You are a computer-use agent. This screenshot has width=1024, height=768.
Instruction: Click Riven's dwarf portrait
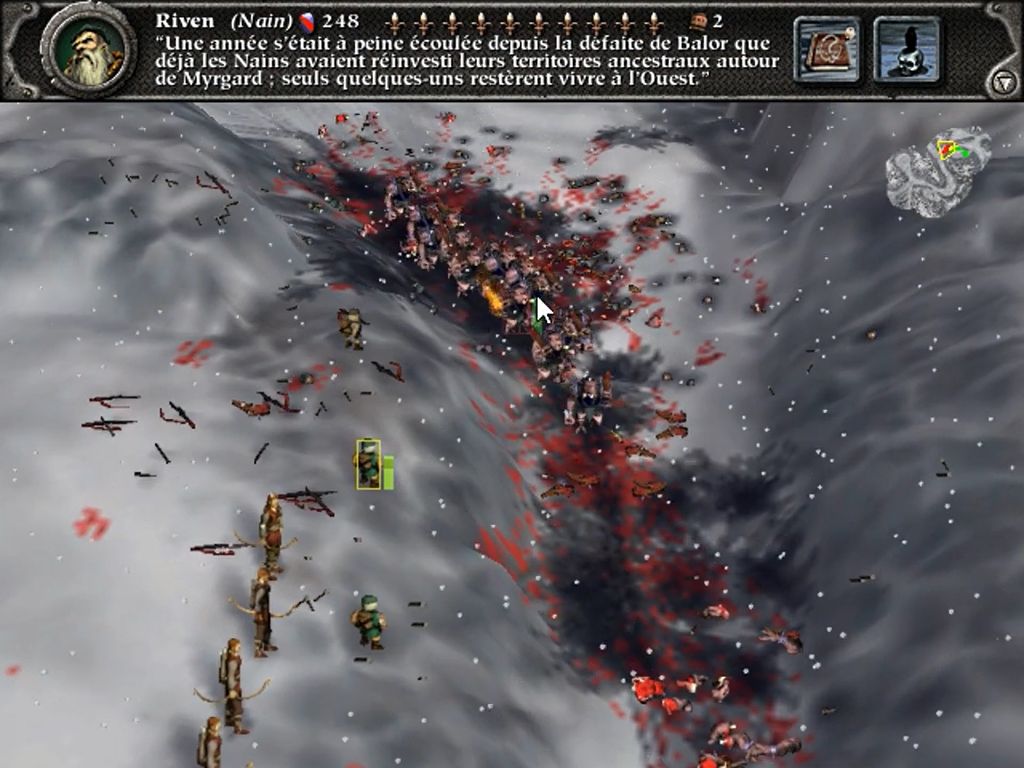click(88, 50)
